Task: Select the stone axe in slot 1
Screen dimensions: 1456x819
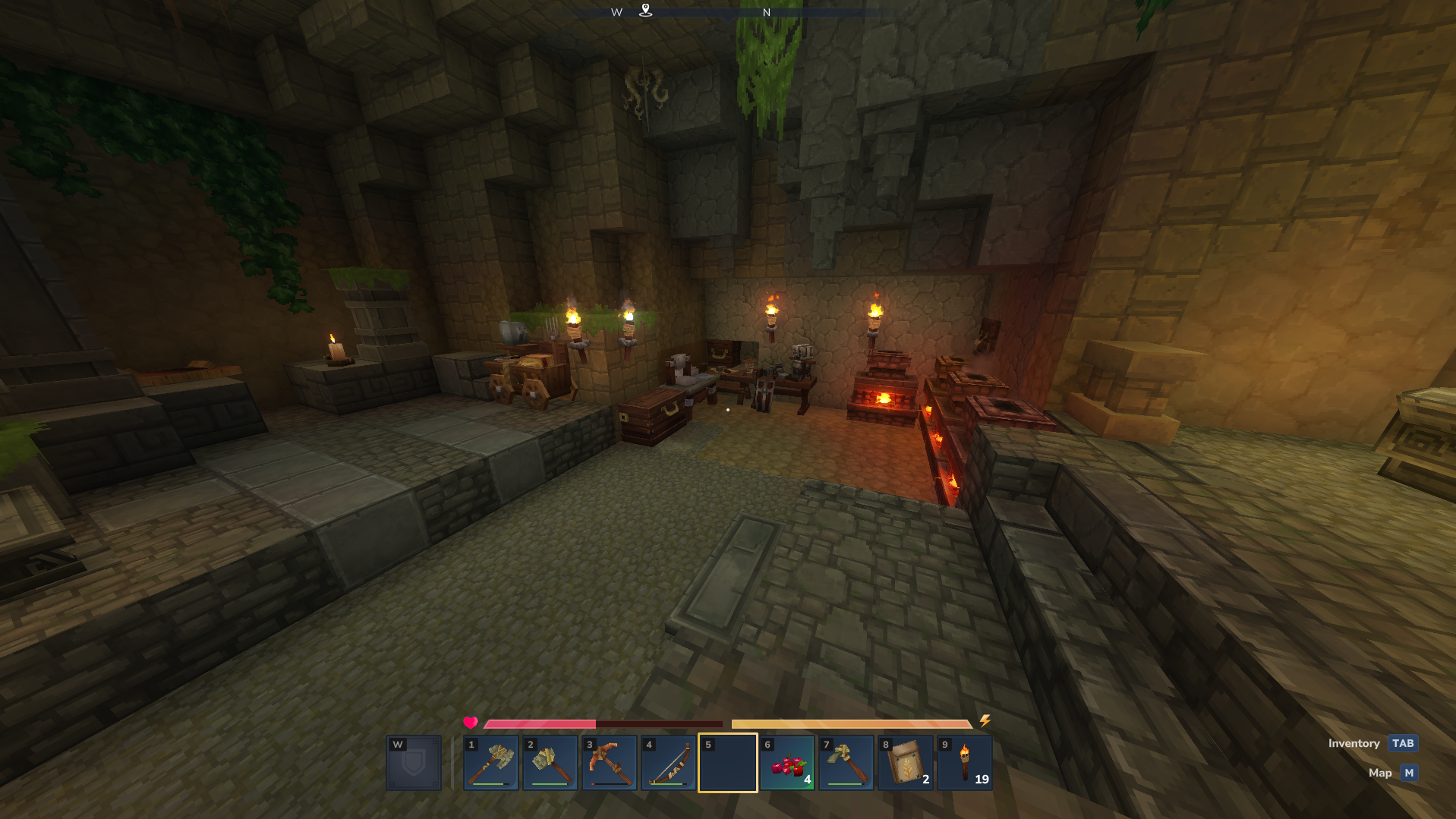Action: [491, 763]
